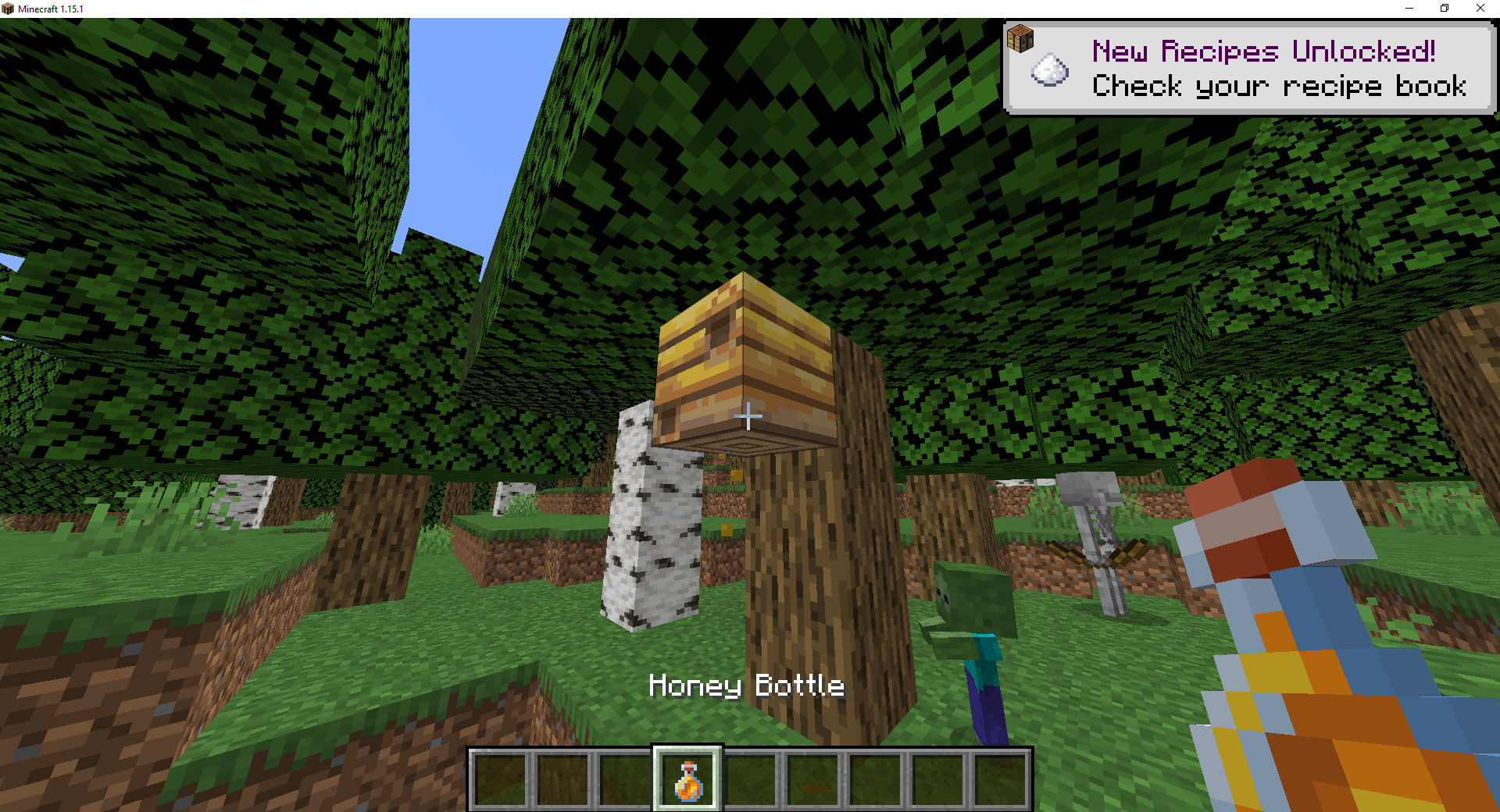Restore down the Minecraft window

(1445, 9)
